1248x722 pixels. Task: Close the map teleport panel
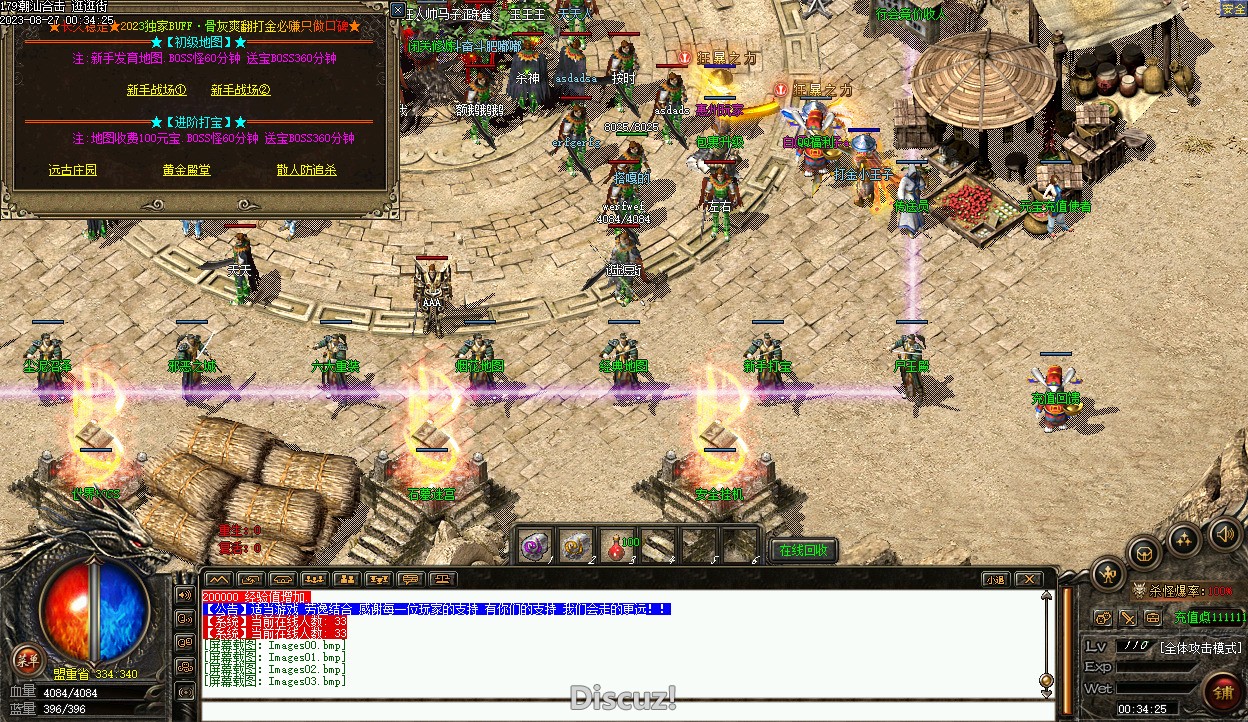click(x=398, y=10)
